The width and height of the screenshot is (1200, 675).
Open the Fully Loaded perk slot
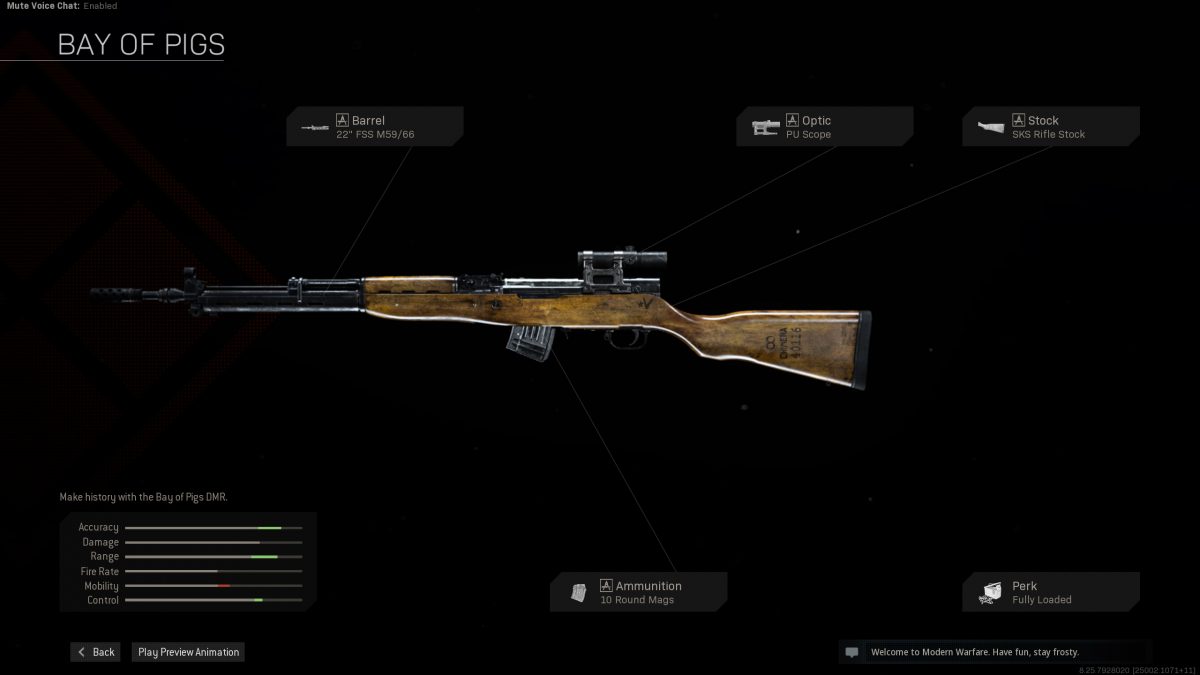[1051, 592]
